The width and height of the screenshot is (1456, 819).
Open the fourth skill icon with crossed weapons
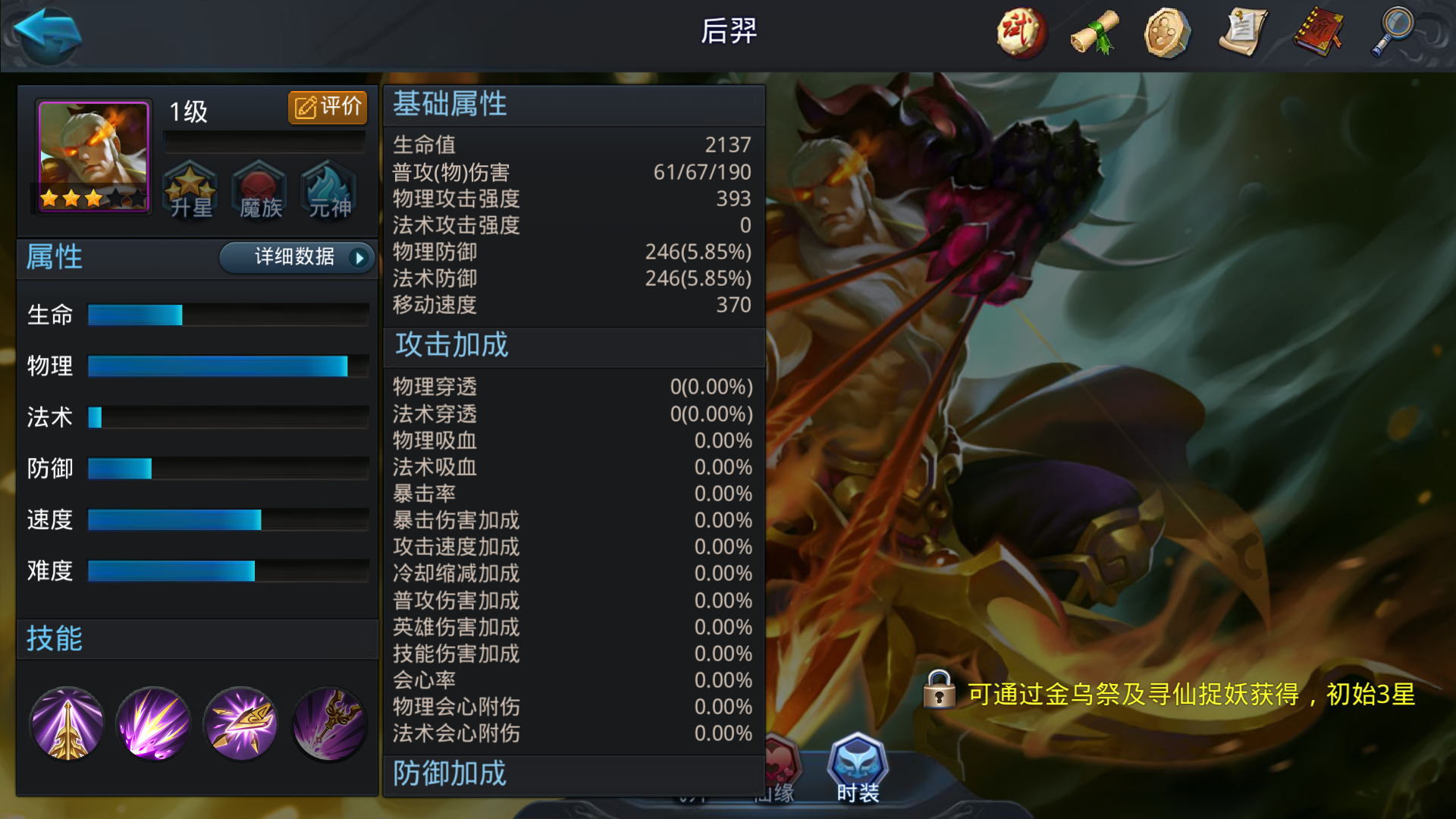tap(328, 723)
